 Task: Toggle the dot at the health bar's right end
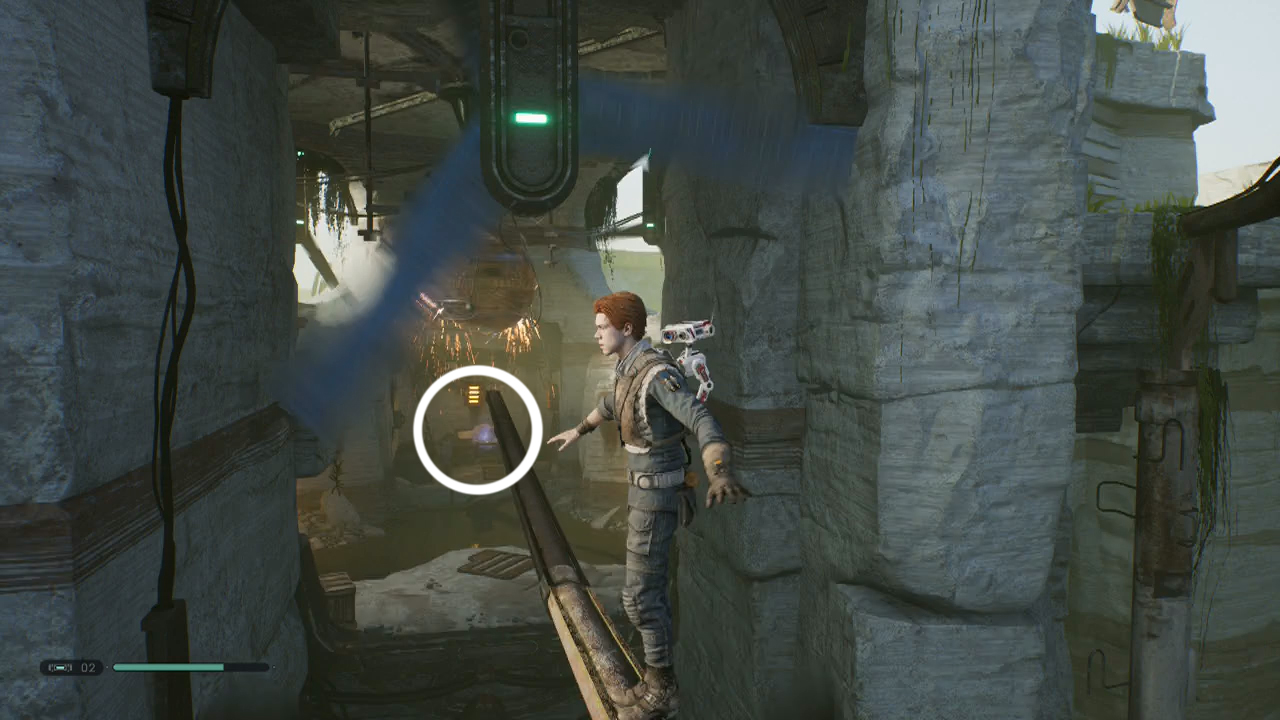[274, 666]
